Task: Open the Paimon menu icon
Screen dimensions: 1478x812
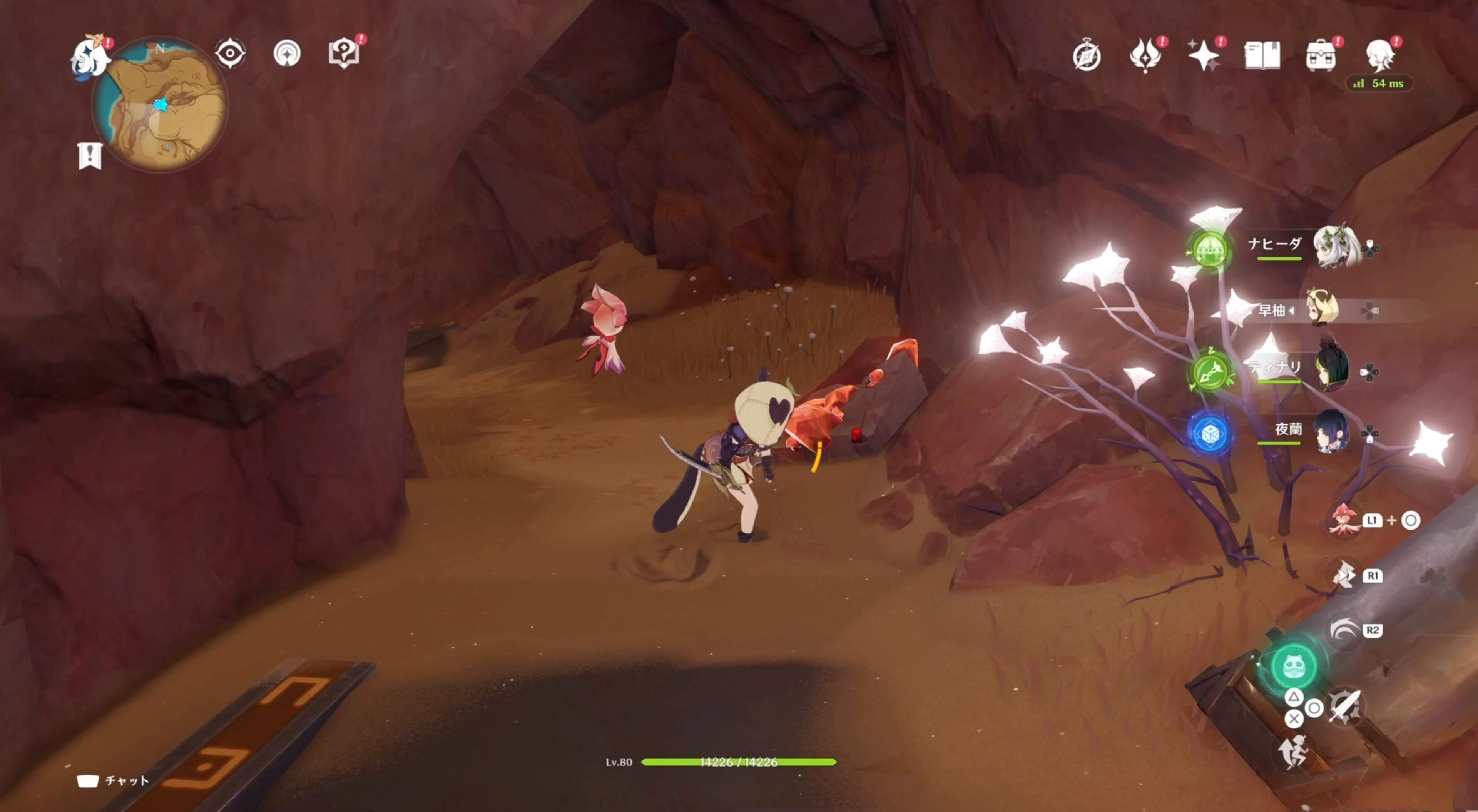Action: coord(90,56)
